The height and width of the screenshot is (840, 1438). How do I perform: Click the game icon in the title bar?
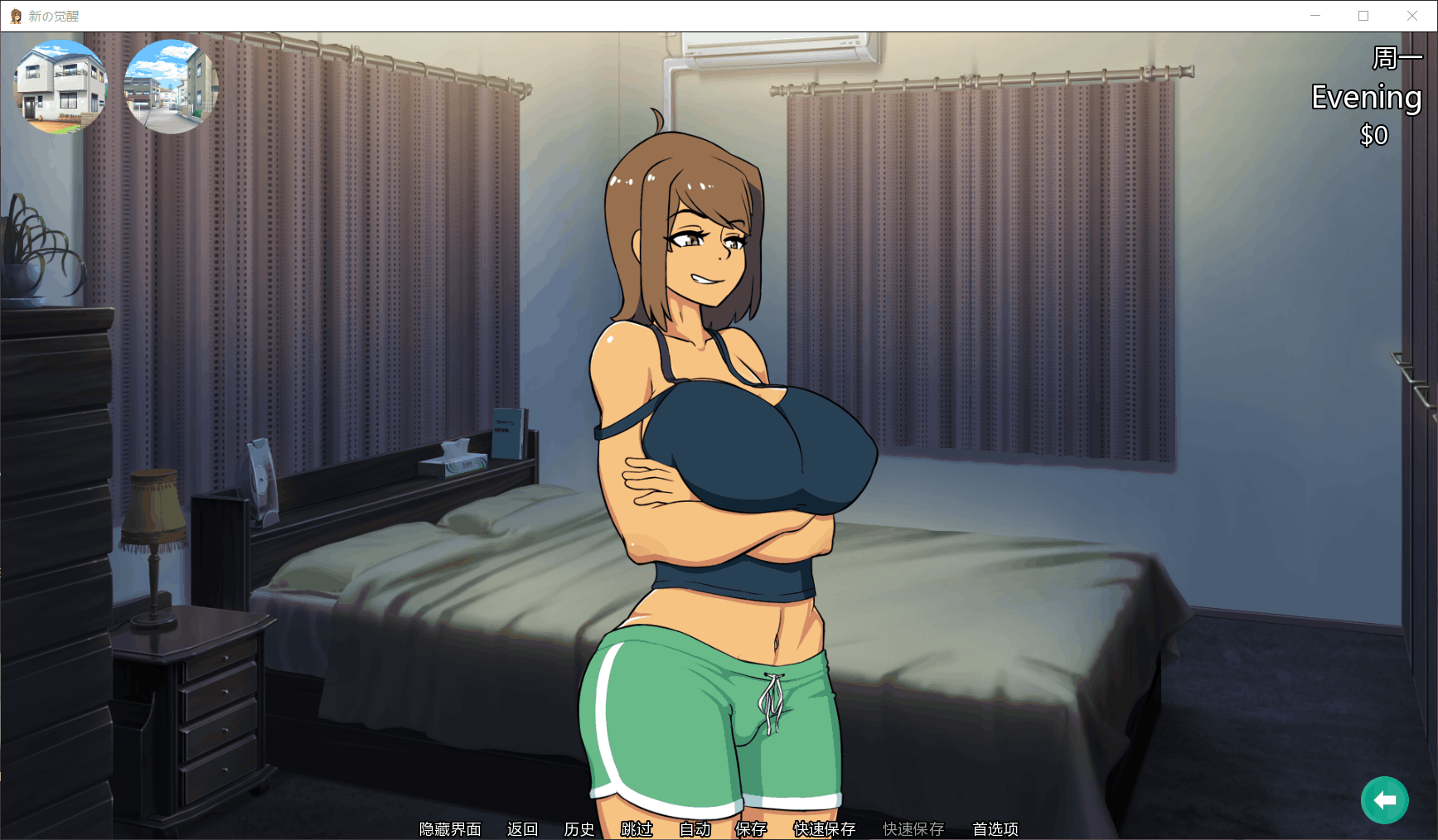tap(14, 15)
